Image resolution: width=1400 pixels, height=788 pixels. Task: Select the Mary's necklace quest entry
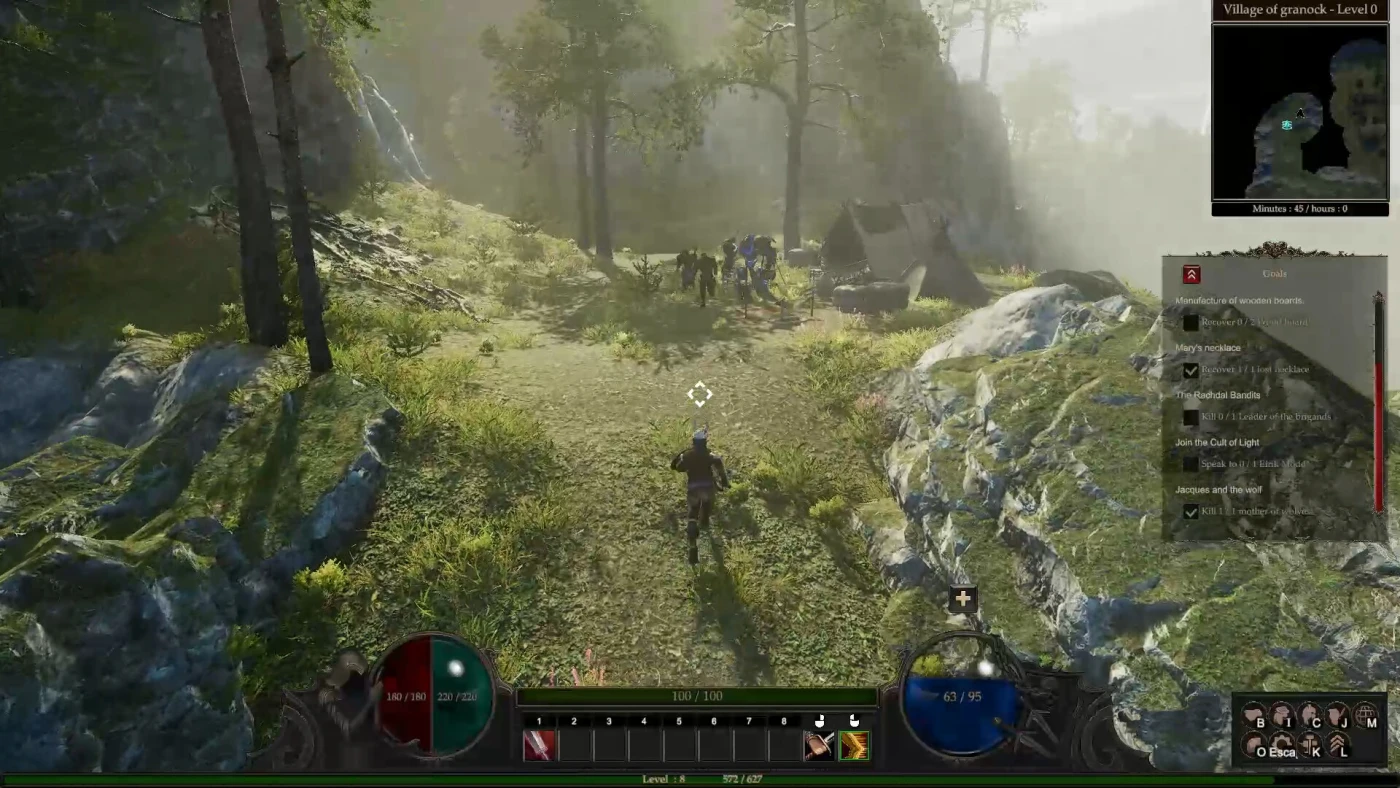[1208, 348]
